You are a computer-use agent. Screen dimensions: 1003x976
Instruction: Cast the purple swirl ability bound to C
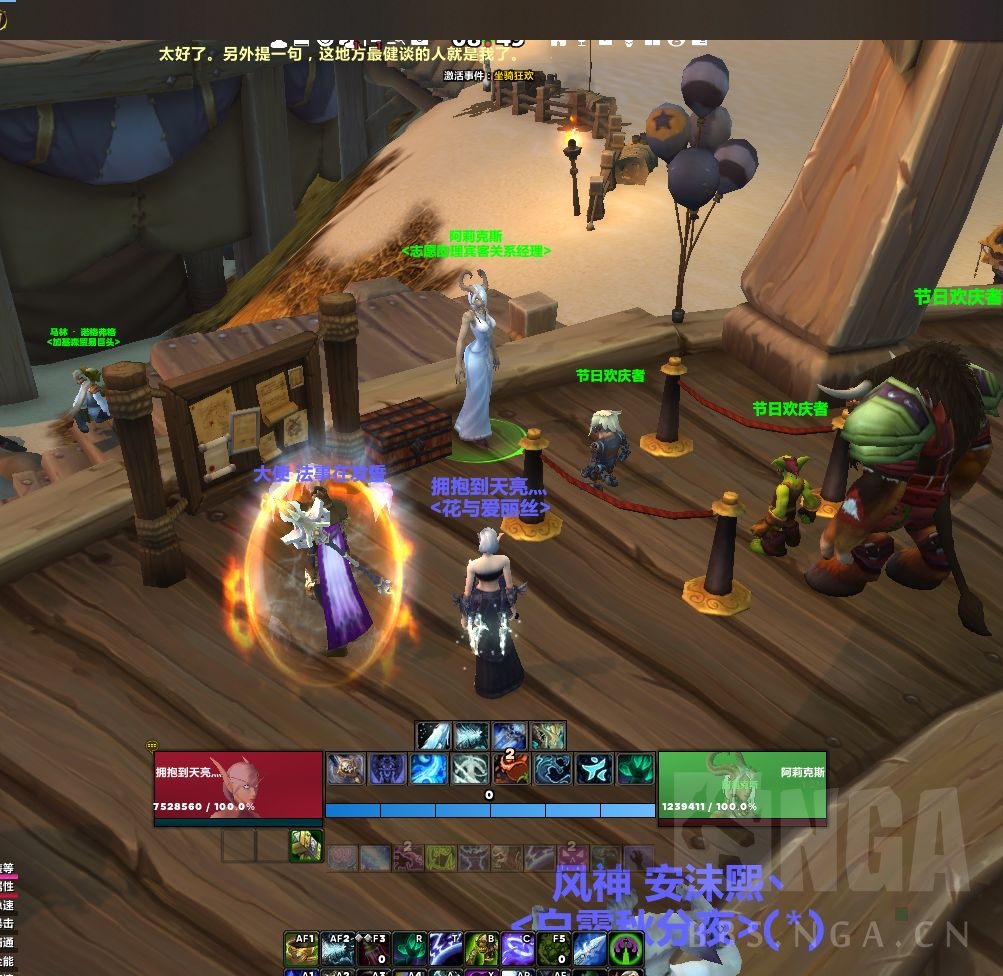pos(517,951)
